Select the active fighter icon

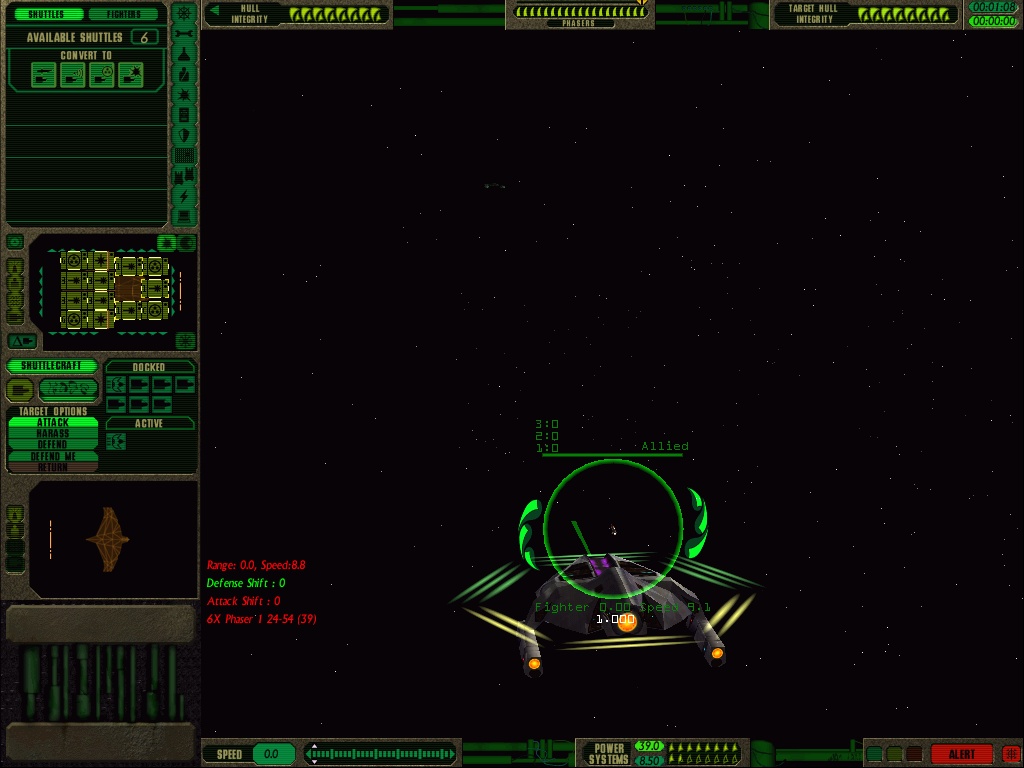pyautogui.click(x=116, y=441)
